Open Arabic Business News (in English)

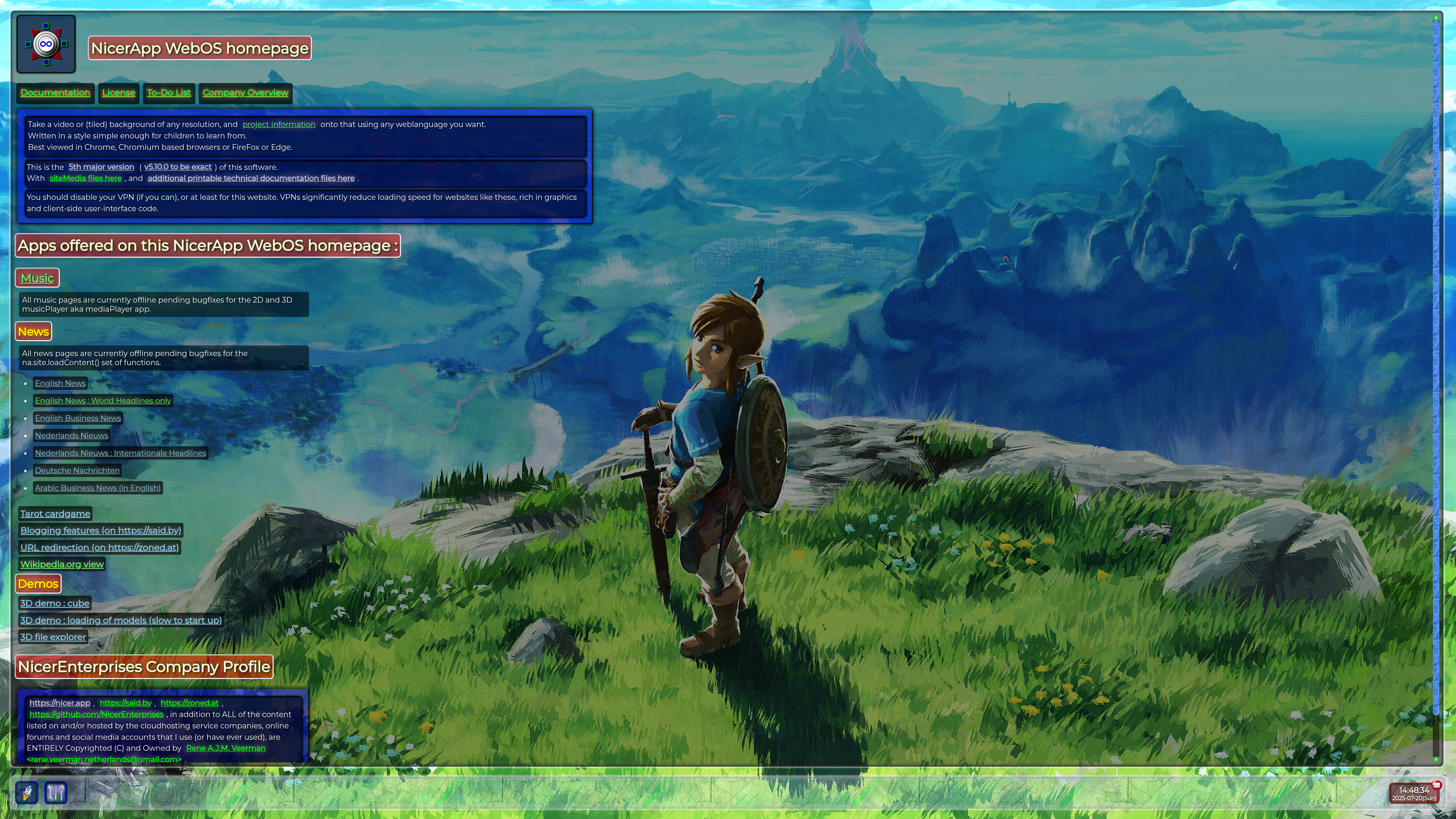pyautogui.click(x=98, y=488)
